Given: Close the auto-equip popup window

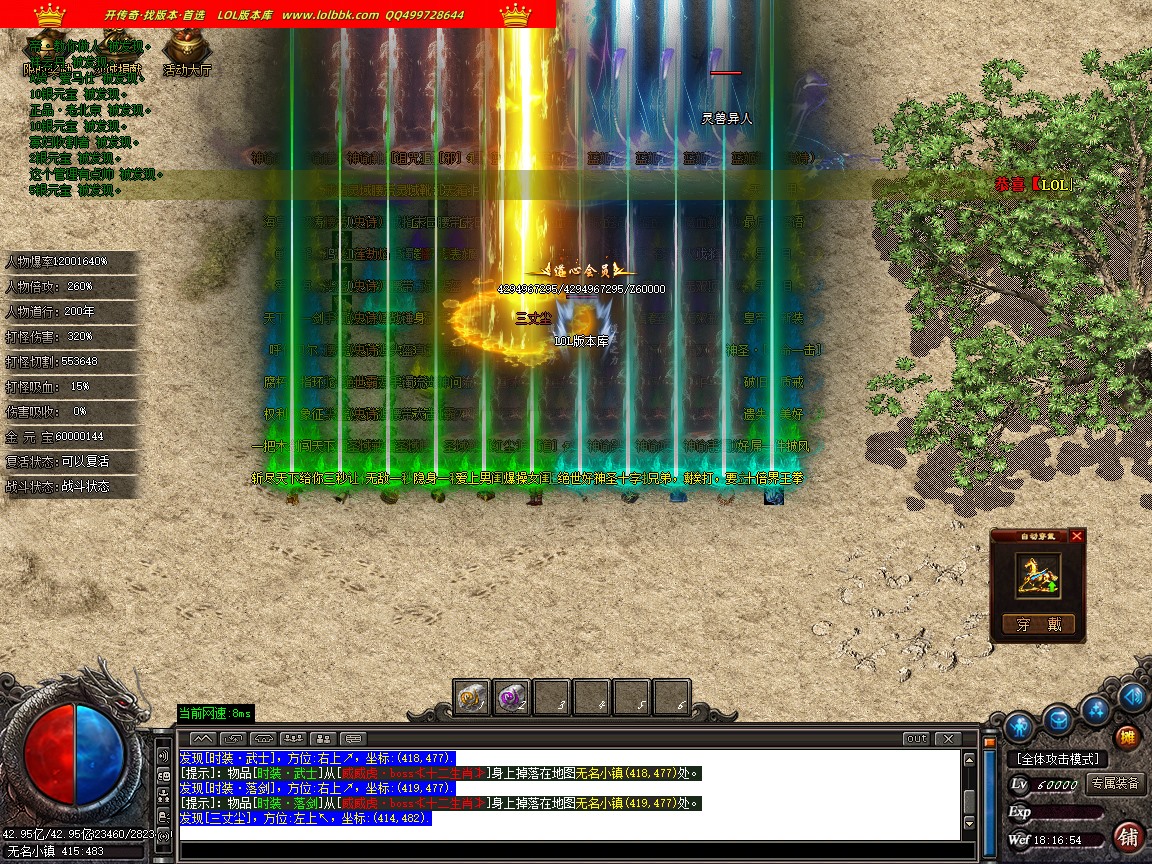Looking at the screenshot, I should click(1076, 536).
